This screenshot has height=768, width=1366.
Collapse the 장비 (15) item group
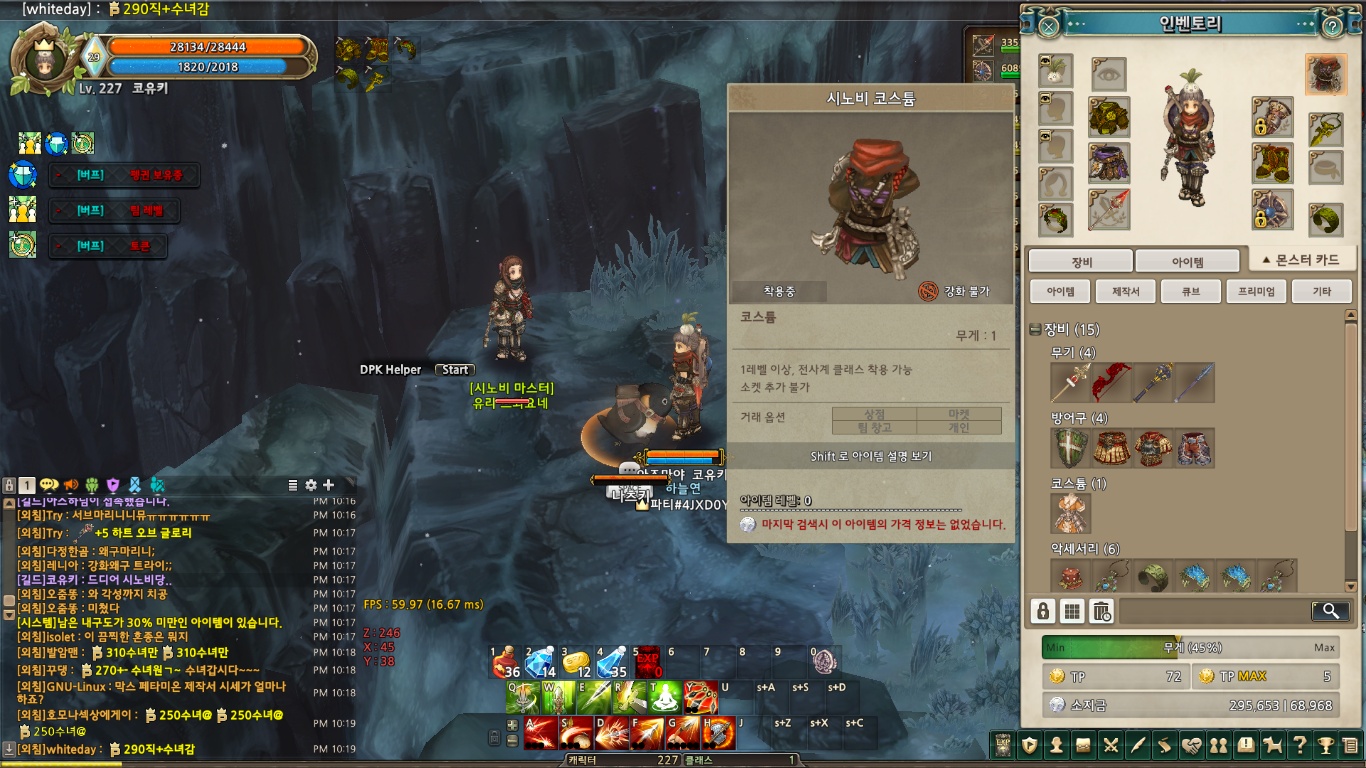tap(1035, 330)
